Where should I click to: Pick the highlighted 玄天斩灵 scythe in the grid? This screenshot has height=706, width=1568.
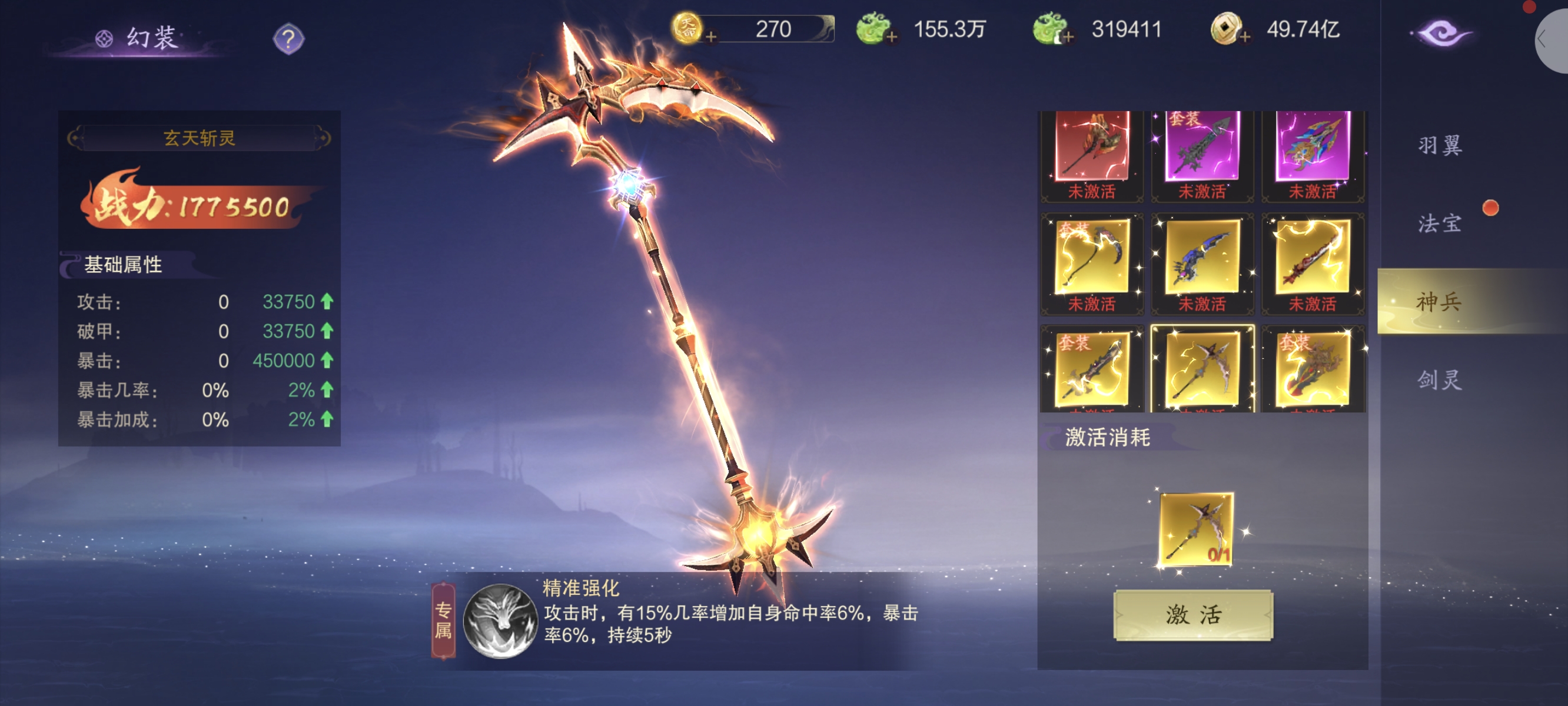tap(1201, 368)
